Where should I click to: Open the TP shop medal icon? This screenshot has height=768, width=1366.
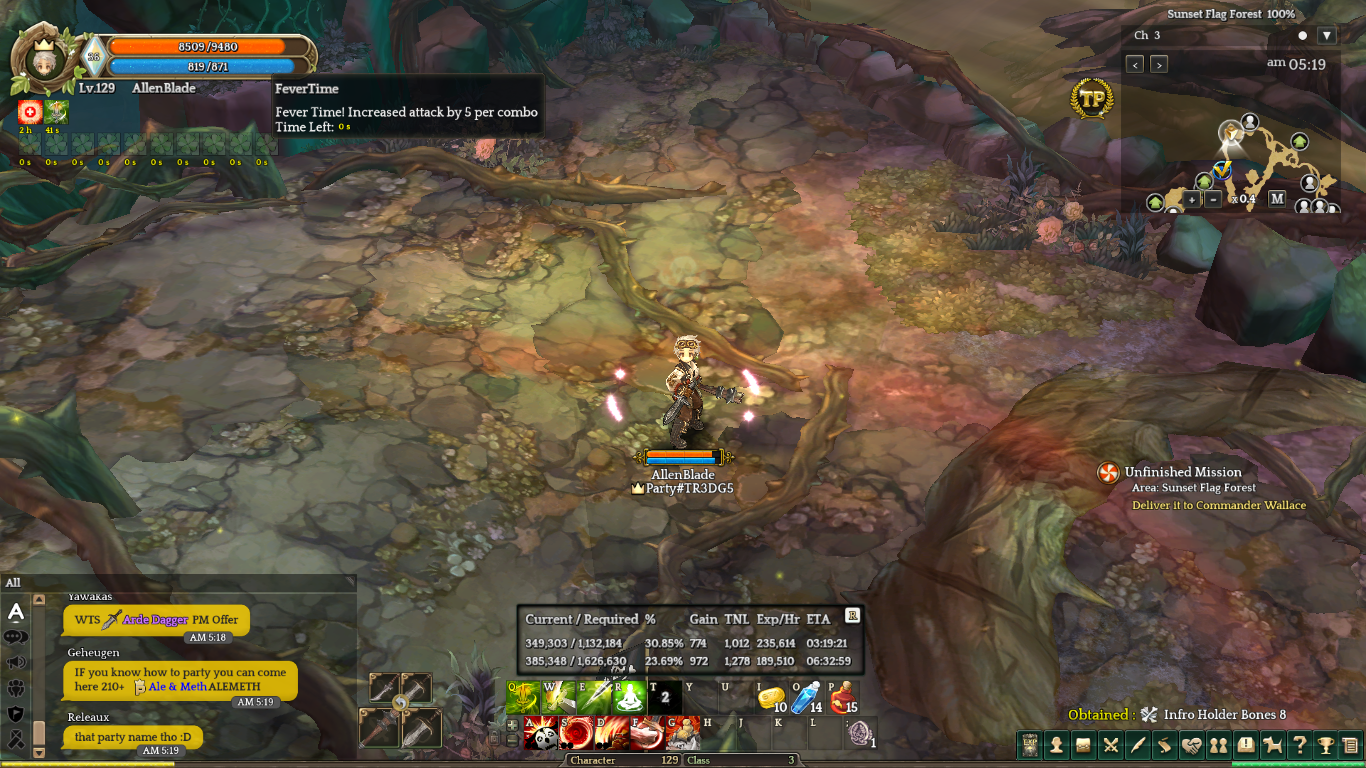[x=1091, y=99]
